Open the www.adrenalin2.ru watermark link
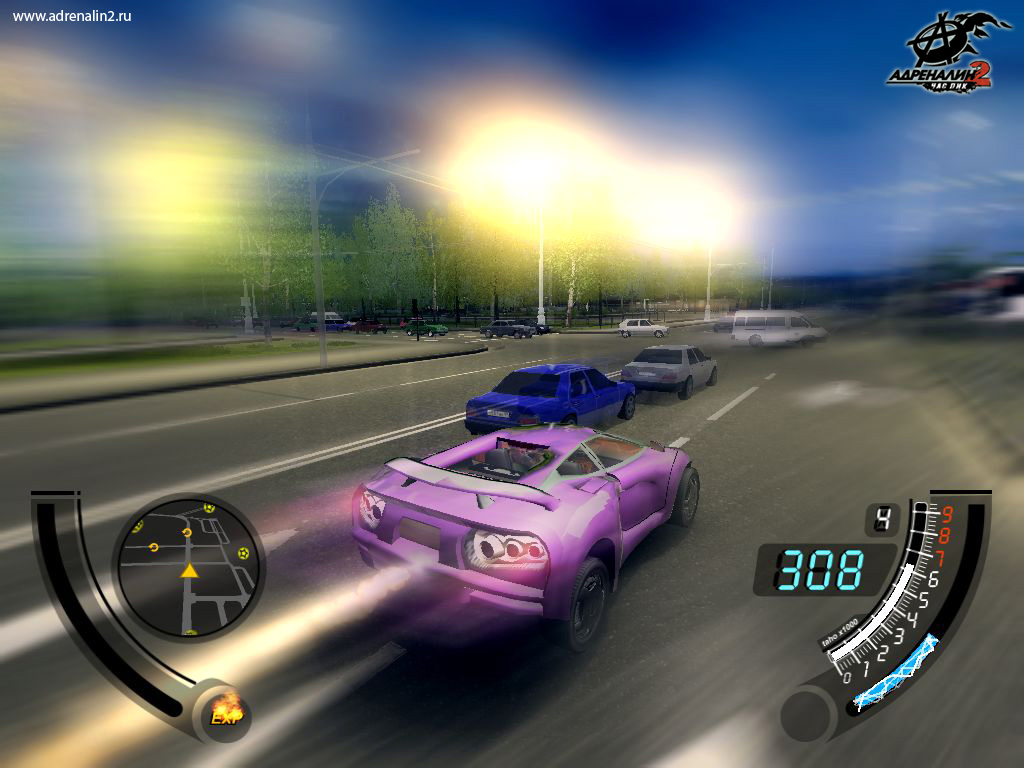1024x768 pixels. (73, 16)
